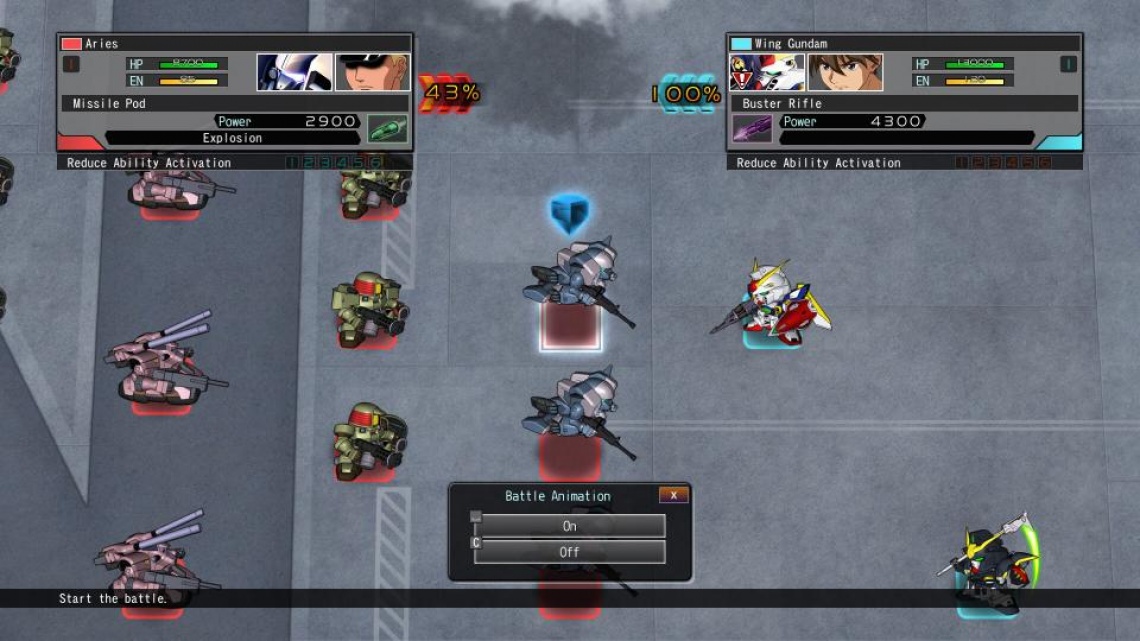Viewport: 1140px width, 641px height.
Task: Click the Wing Gundam mech portrait
Action: coord(766,72)
